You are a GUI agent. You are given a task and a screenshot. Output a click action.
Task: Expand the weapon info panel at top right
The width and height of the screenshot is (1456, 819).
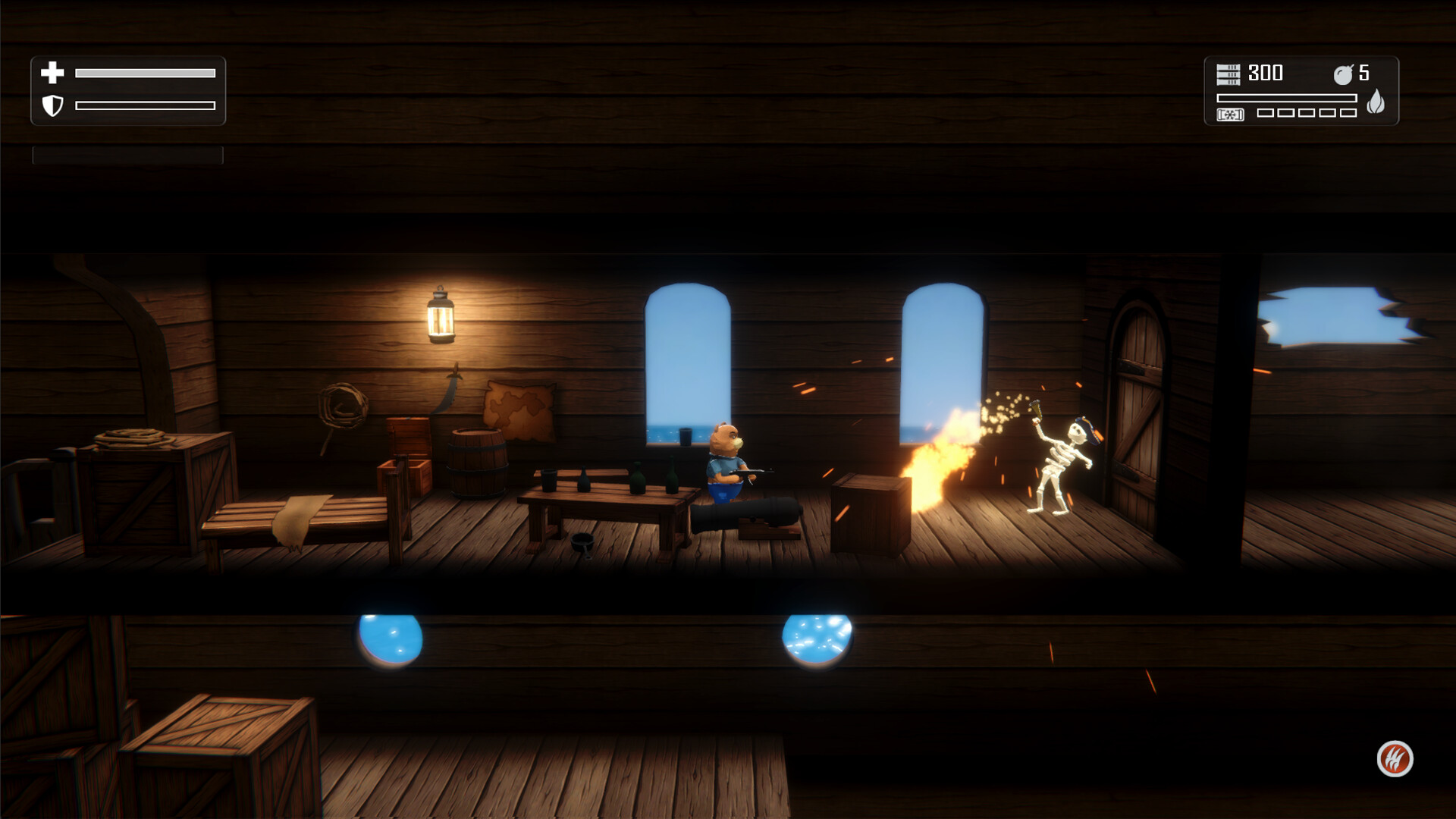(x=1301, y=93)
